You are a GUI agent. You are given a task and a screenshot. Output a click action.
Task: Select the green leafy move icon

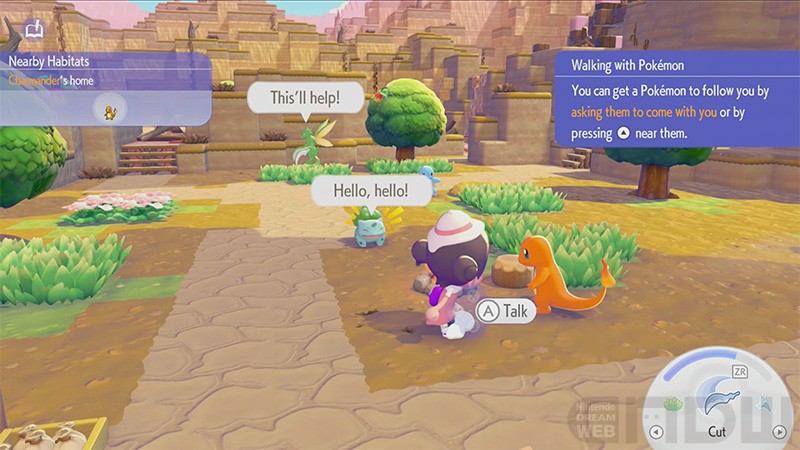(x=673, y=403)
